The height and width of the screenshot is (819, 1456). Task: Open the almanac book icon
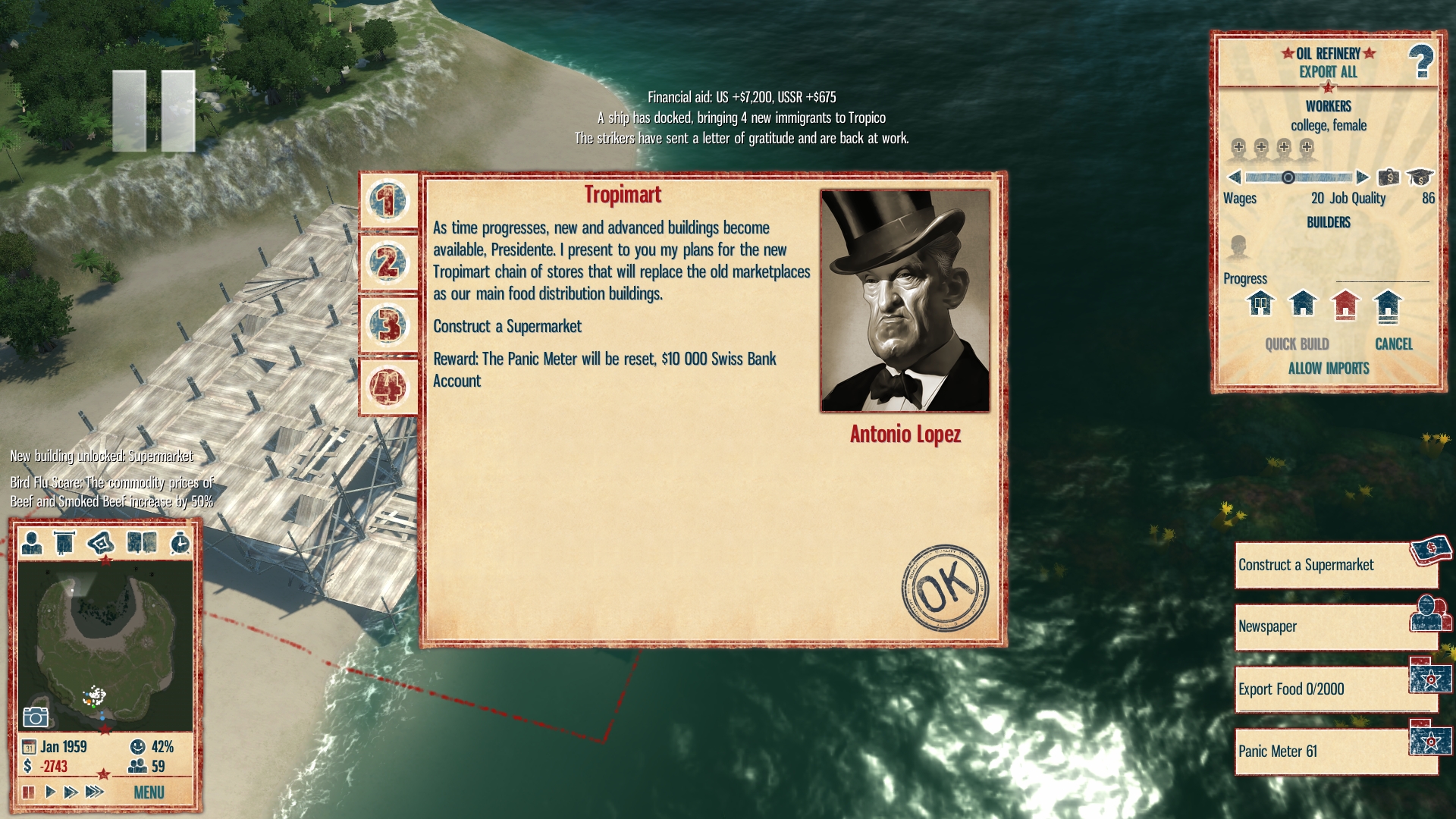click(142, 543)
